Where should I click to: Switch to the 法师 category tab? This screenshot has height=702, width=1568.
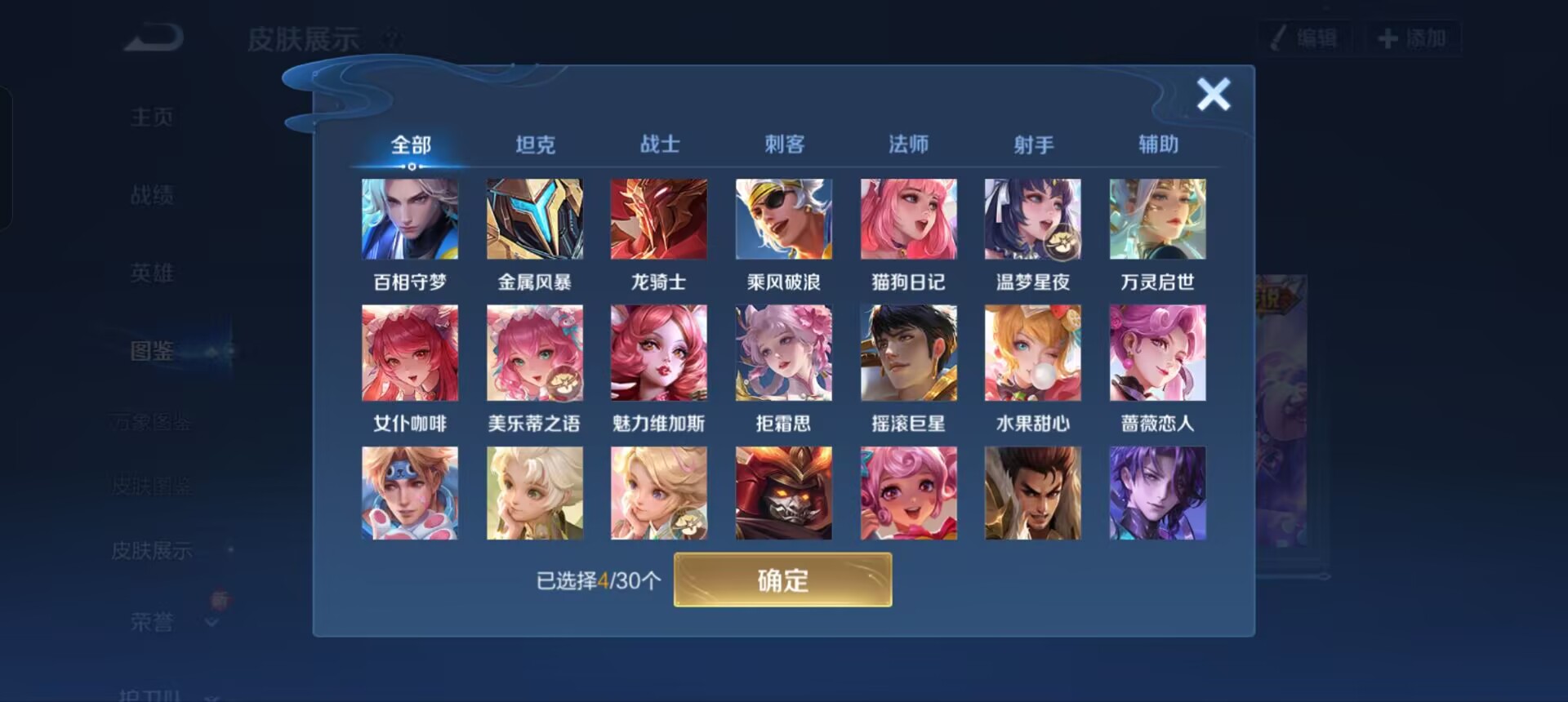click(909, 144)
